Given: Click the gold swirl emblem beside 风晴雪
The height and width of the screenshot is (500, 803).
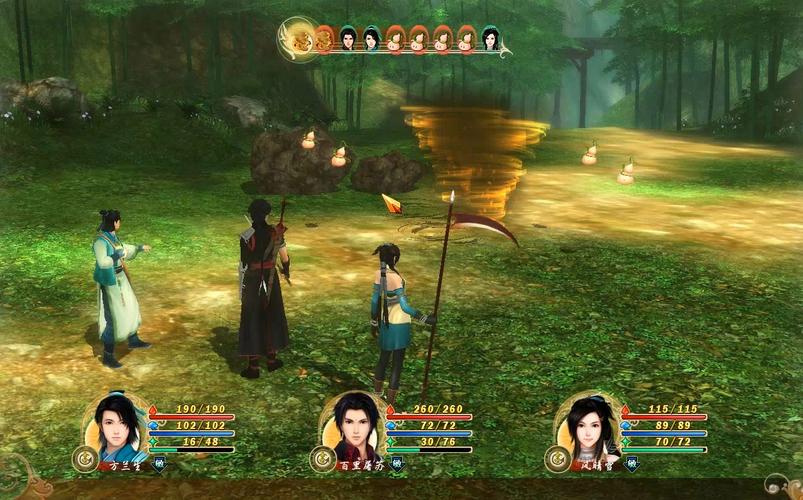Looking at the screenshot, I should point(558,459).
